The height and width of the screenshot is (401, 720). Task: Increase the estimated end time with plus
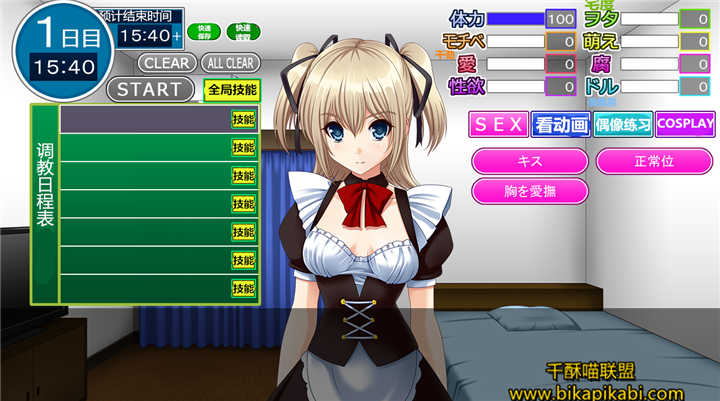[177, 36]
